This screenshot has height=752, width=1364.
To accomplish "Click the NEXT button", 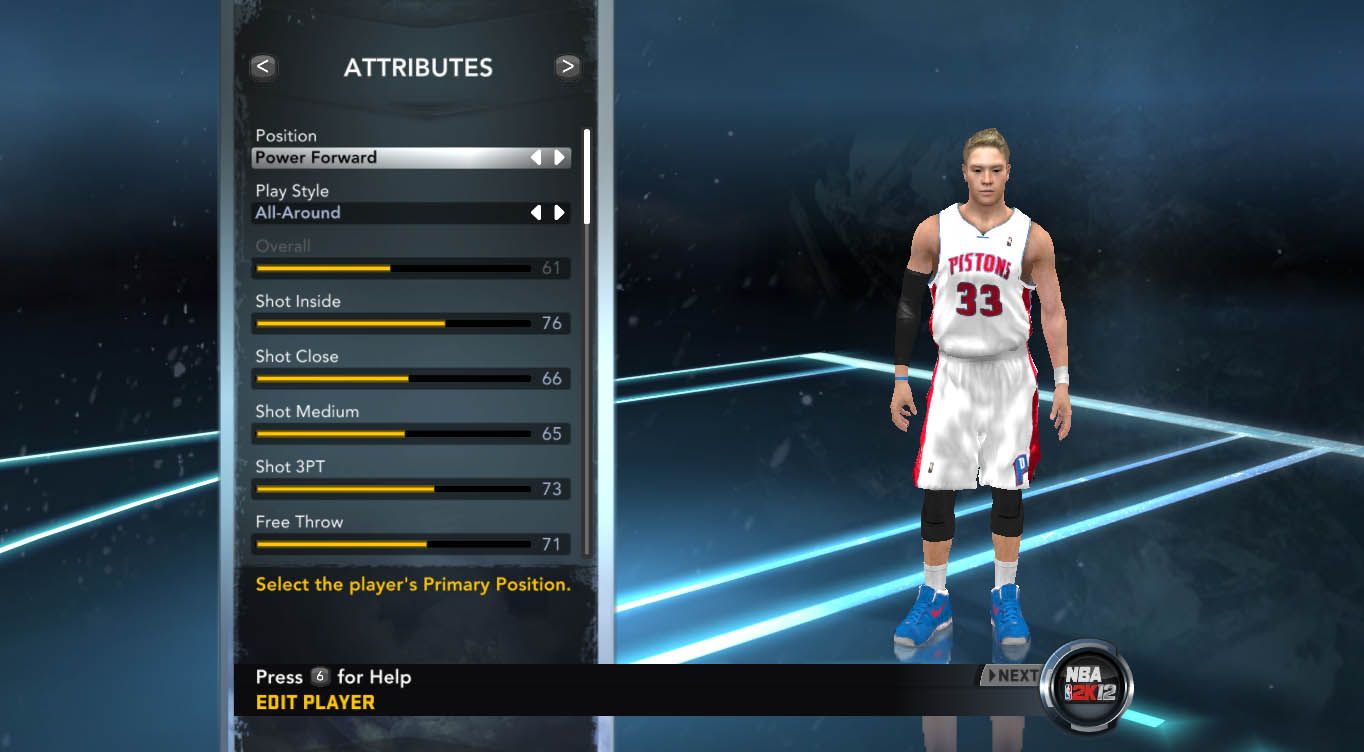I will pos(1011,676).
